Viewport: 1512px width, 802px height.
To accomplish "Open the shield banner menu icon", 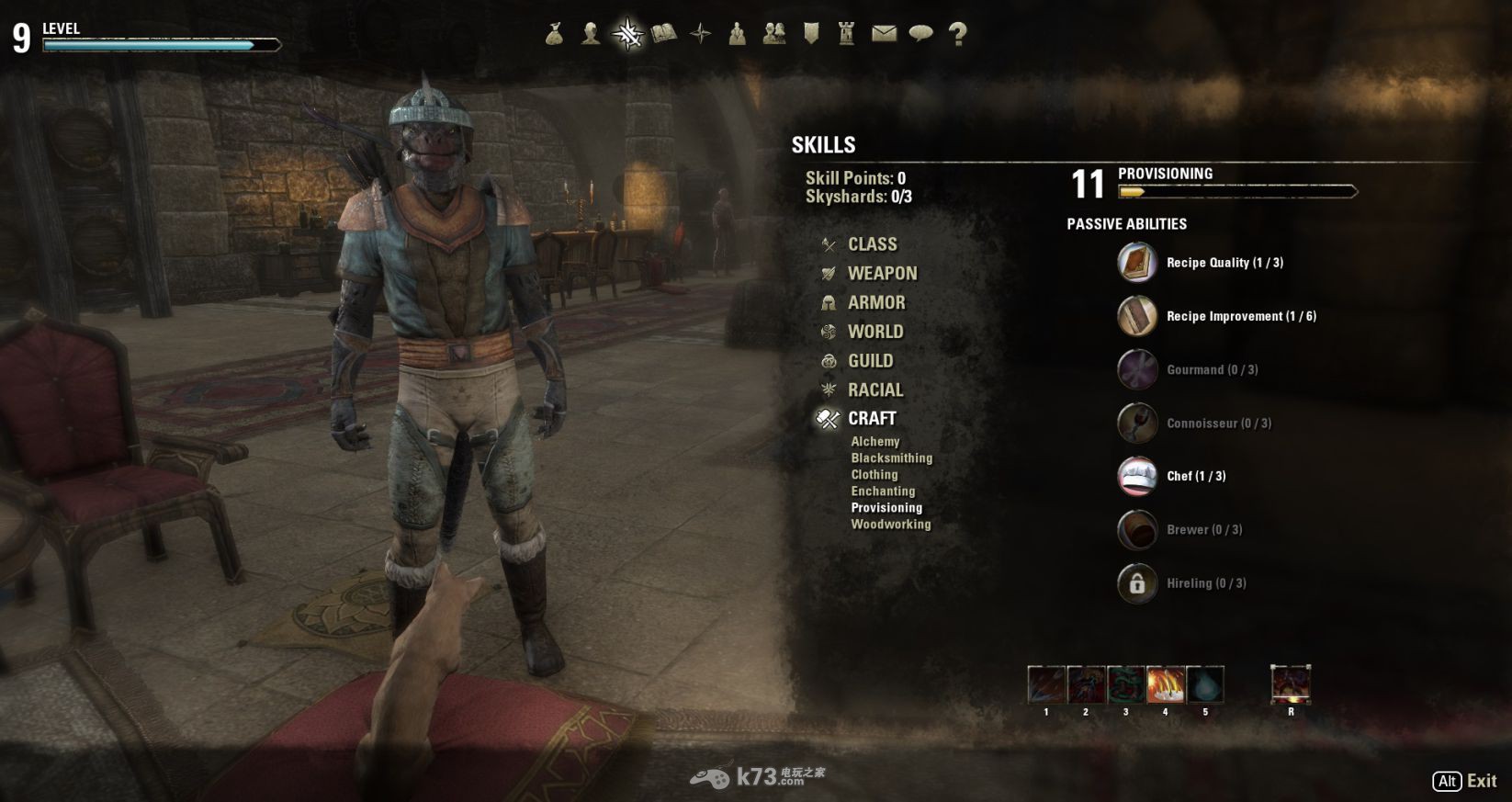I will coord(810,35).
